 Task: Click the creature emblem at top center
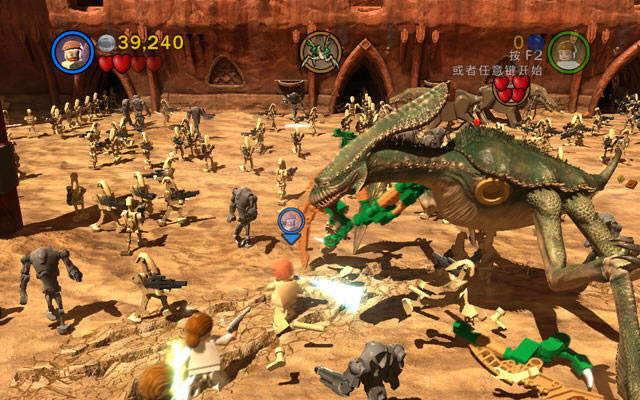coord(320,51)
